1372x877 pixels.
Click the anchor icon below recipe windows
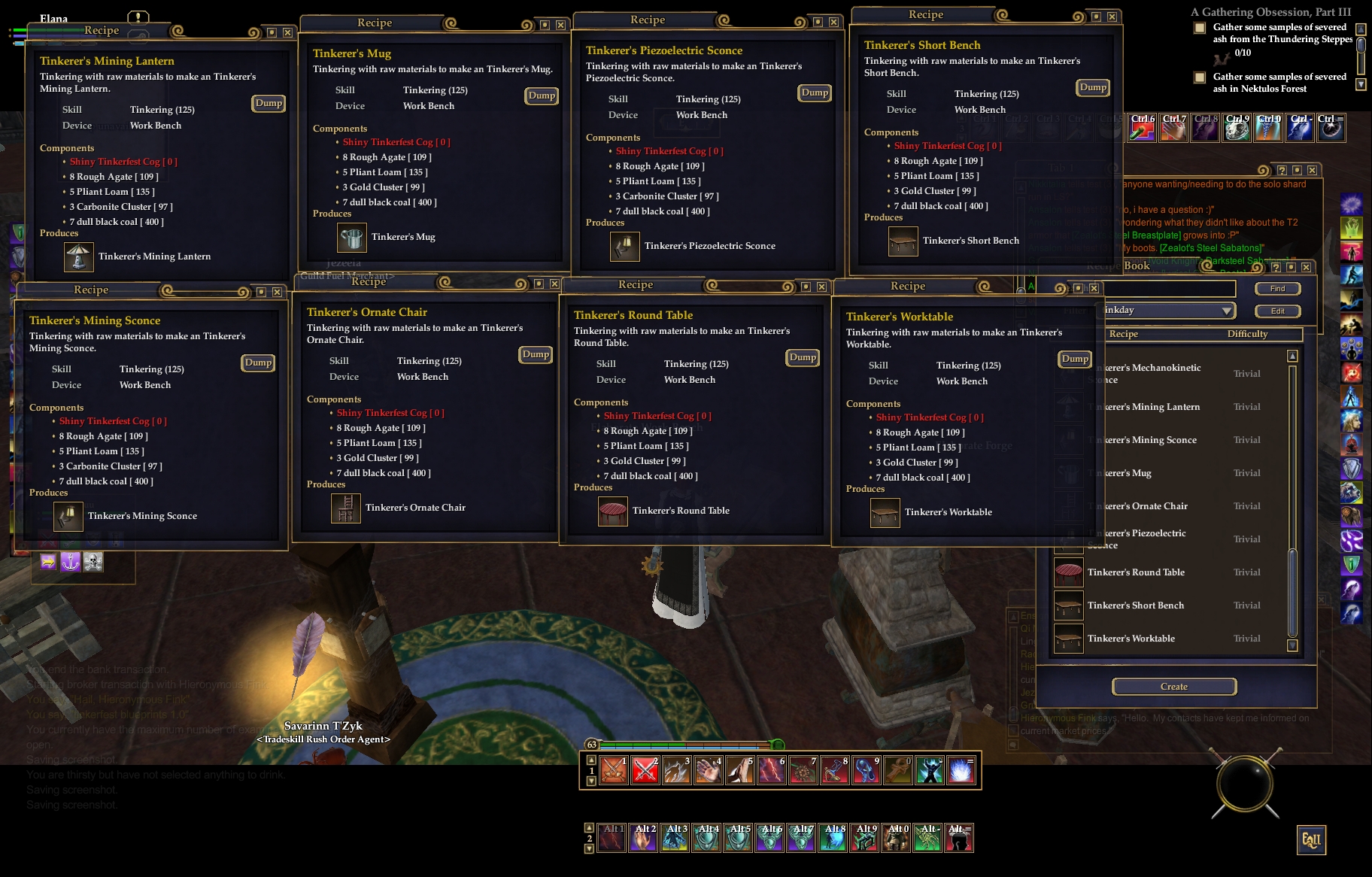(x=71, y=562)
